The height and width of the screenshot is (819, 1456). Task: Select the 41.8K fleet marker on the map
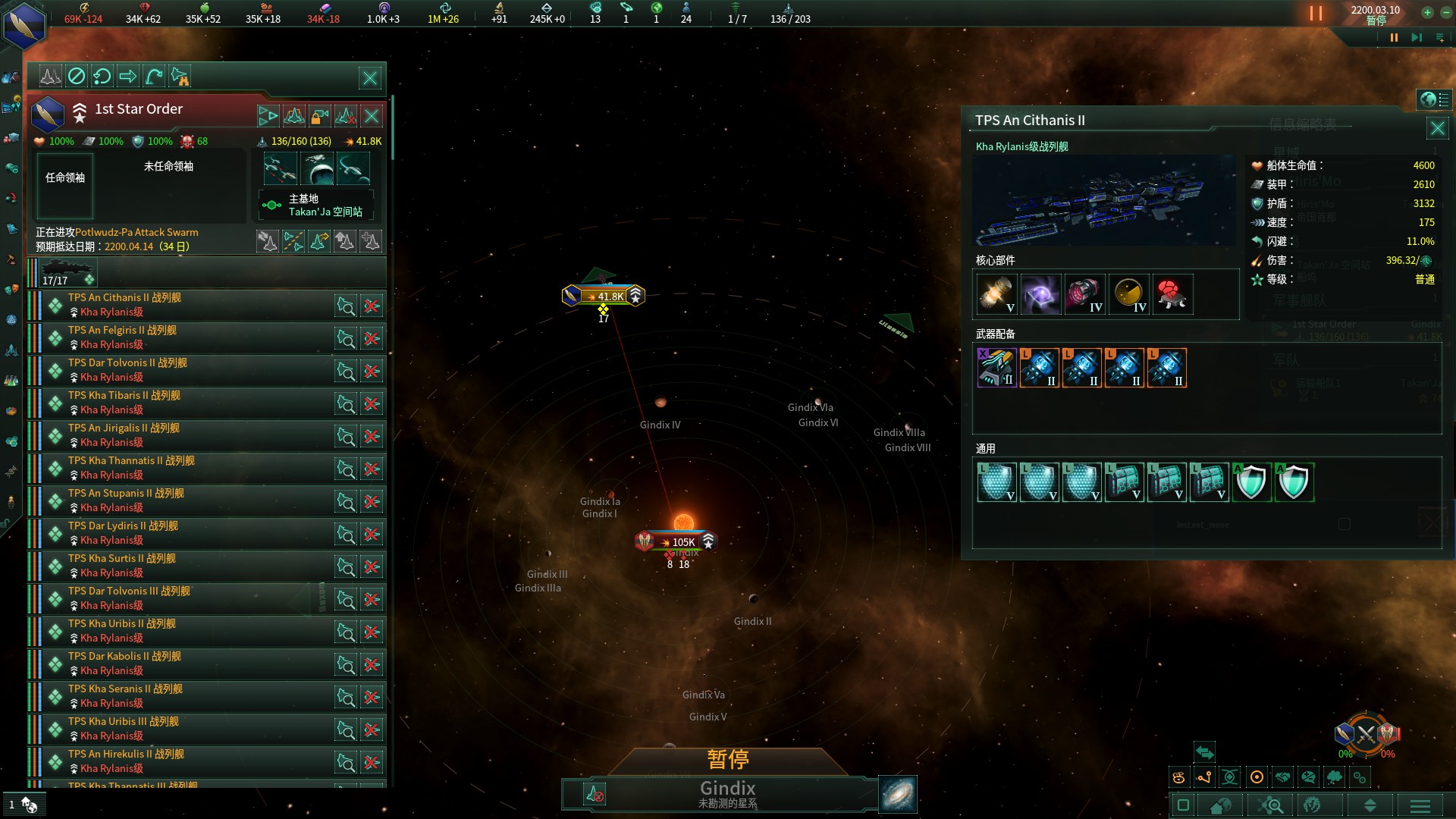[x=604, y=297]
